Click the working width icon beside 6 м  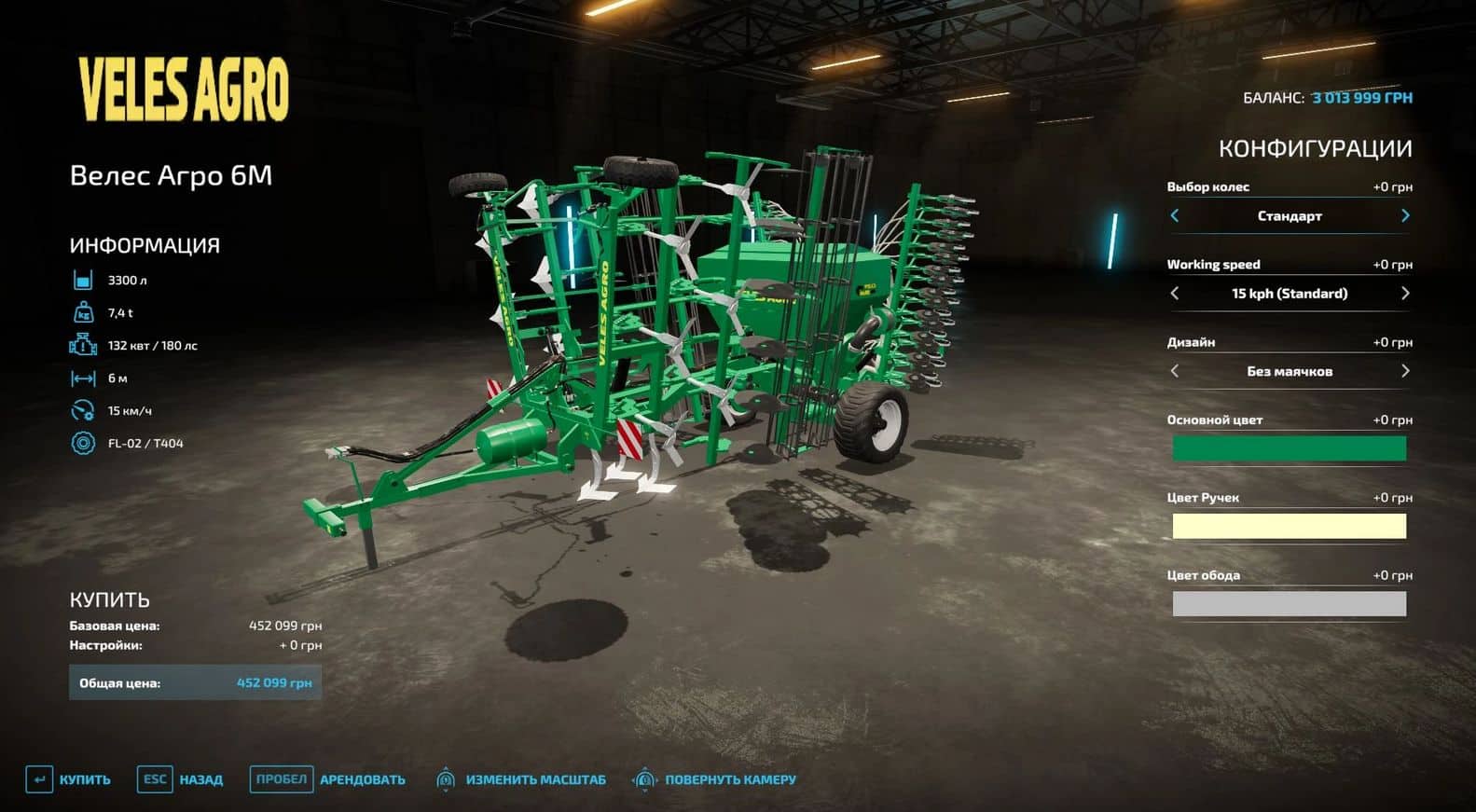pyautogui.click(x=83, y=377)
